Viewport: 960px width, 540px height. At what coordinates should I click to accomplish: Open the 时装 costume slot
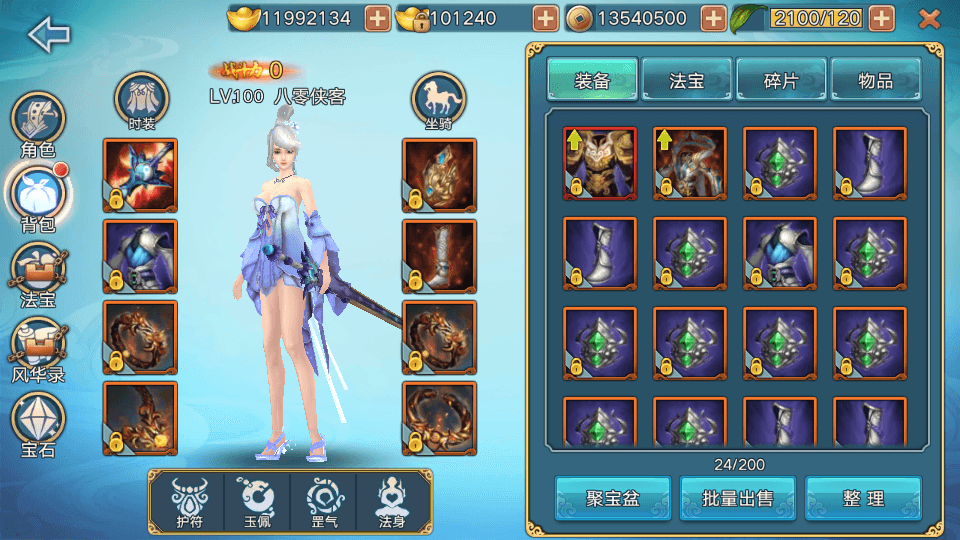(x=142, y=101)
